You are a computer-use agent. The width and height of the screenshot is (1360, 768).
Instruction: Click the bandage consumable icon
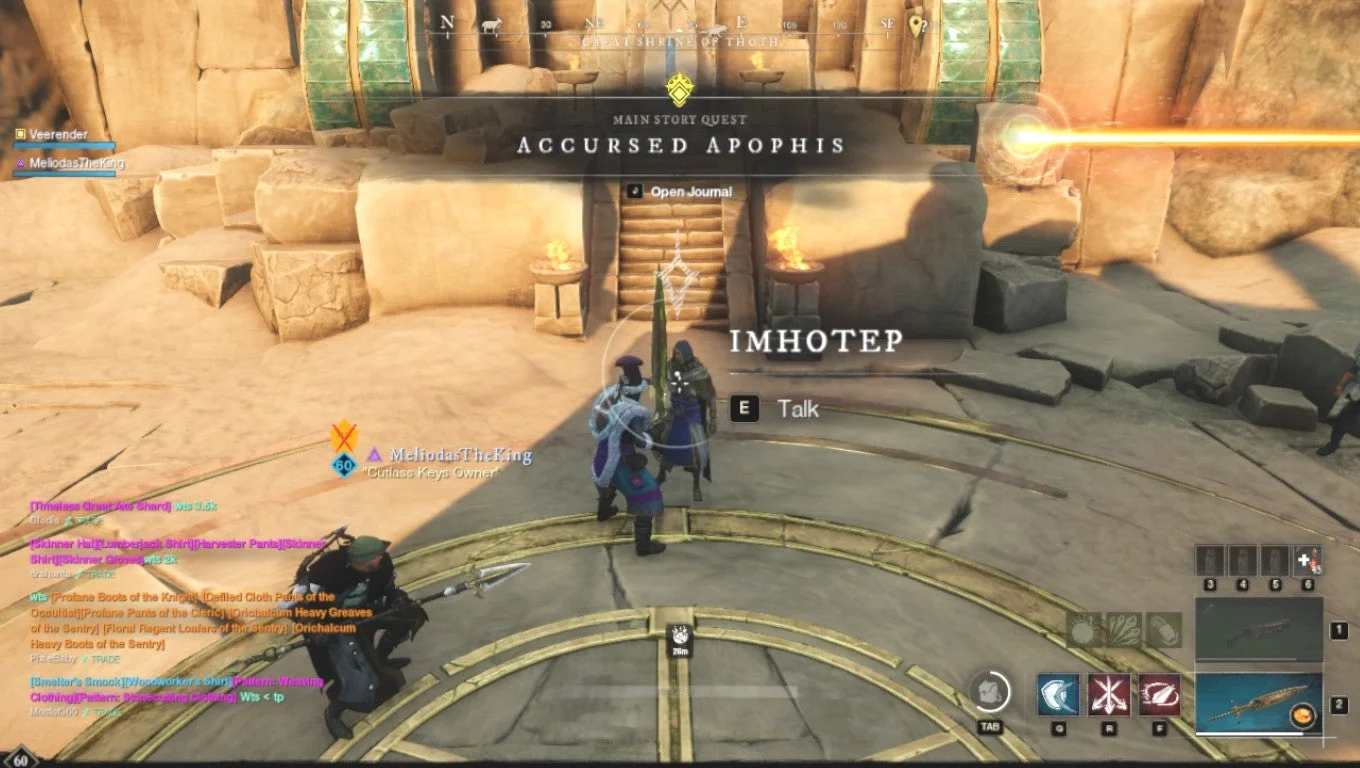pyautogui.click(x=1163, y=632)
